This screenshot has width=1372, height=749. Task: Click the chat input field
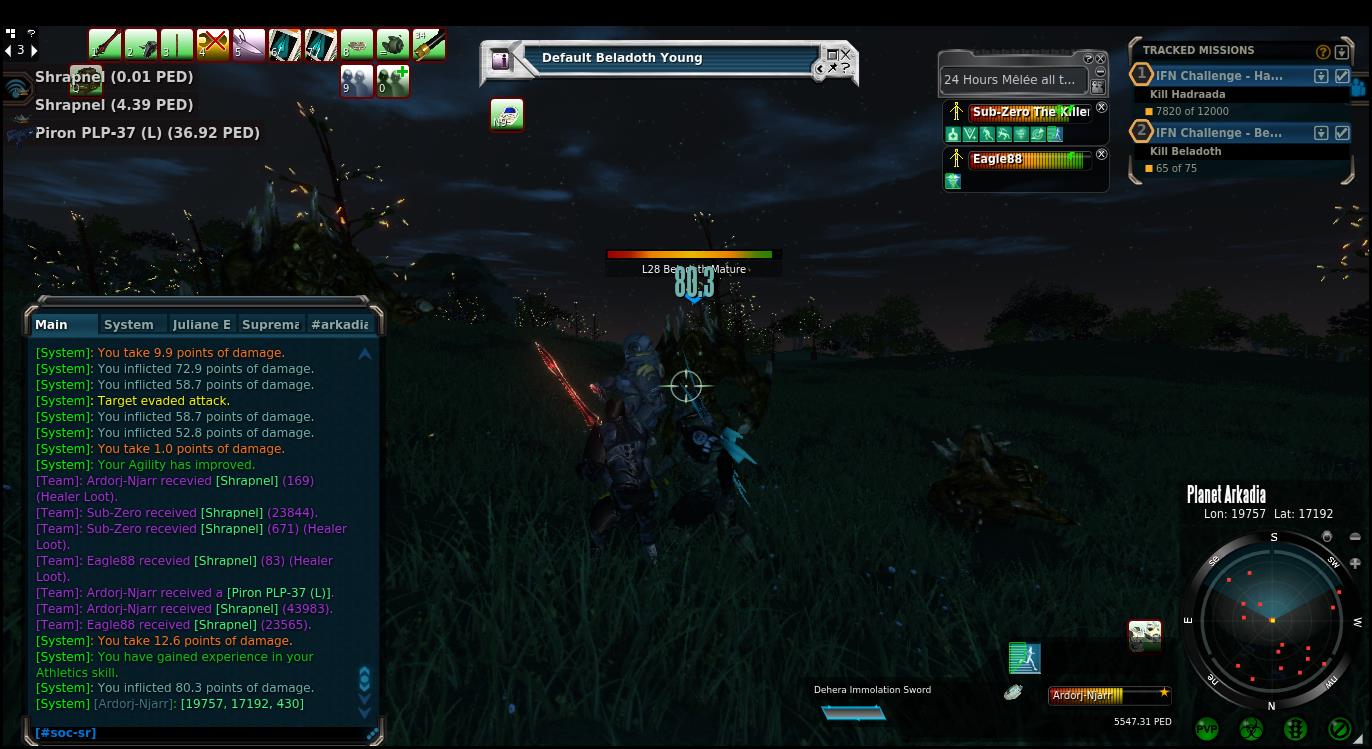(200, 733)
